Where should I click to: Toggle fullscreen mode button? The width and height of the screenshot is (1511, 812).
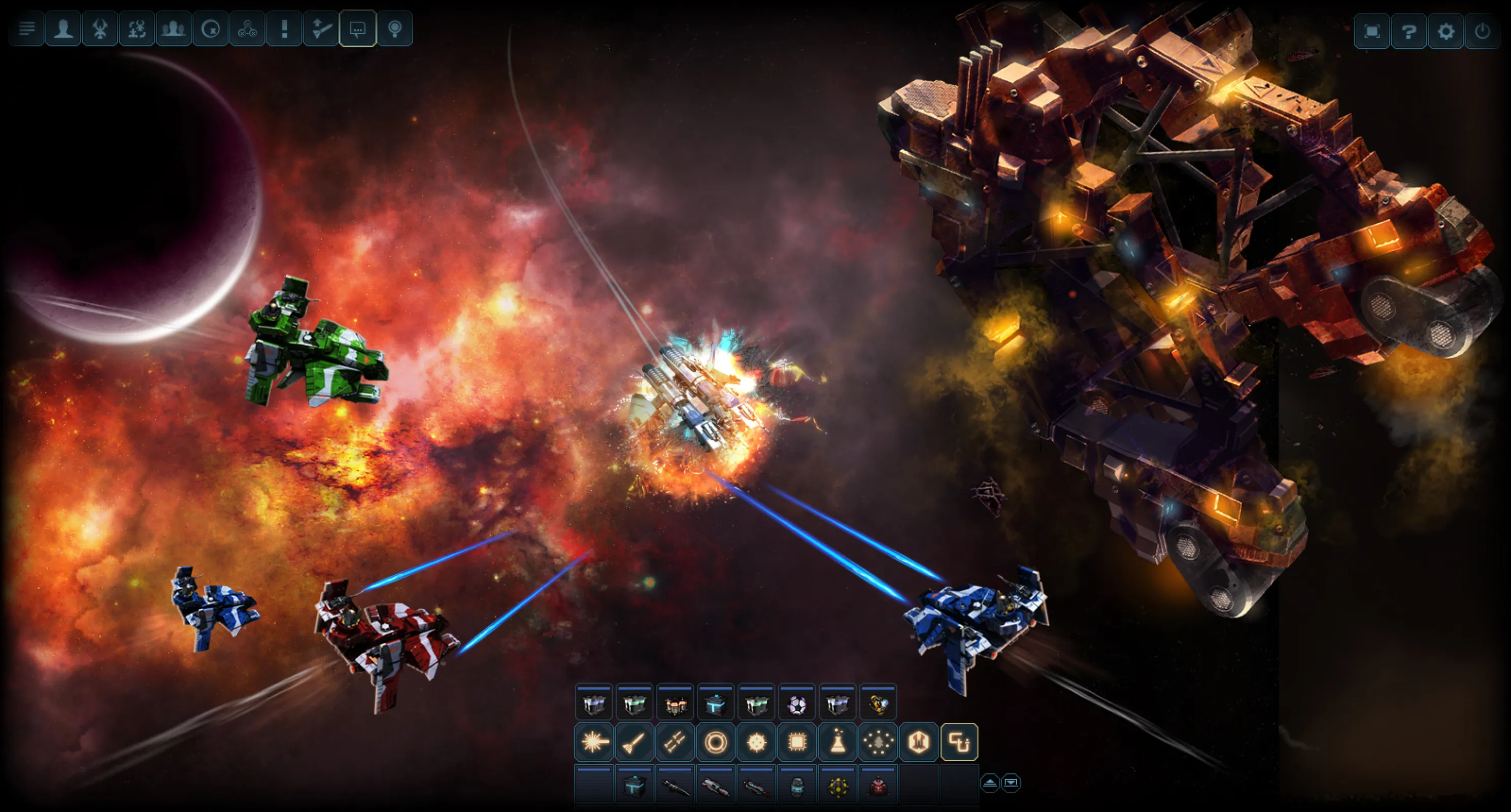point(1371,30)
